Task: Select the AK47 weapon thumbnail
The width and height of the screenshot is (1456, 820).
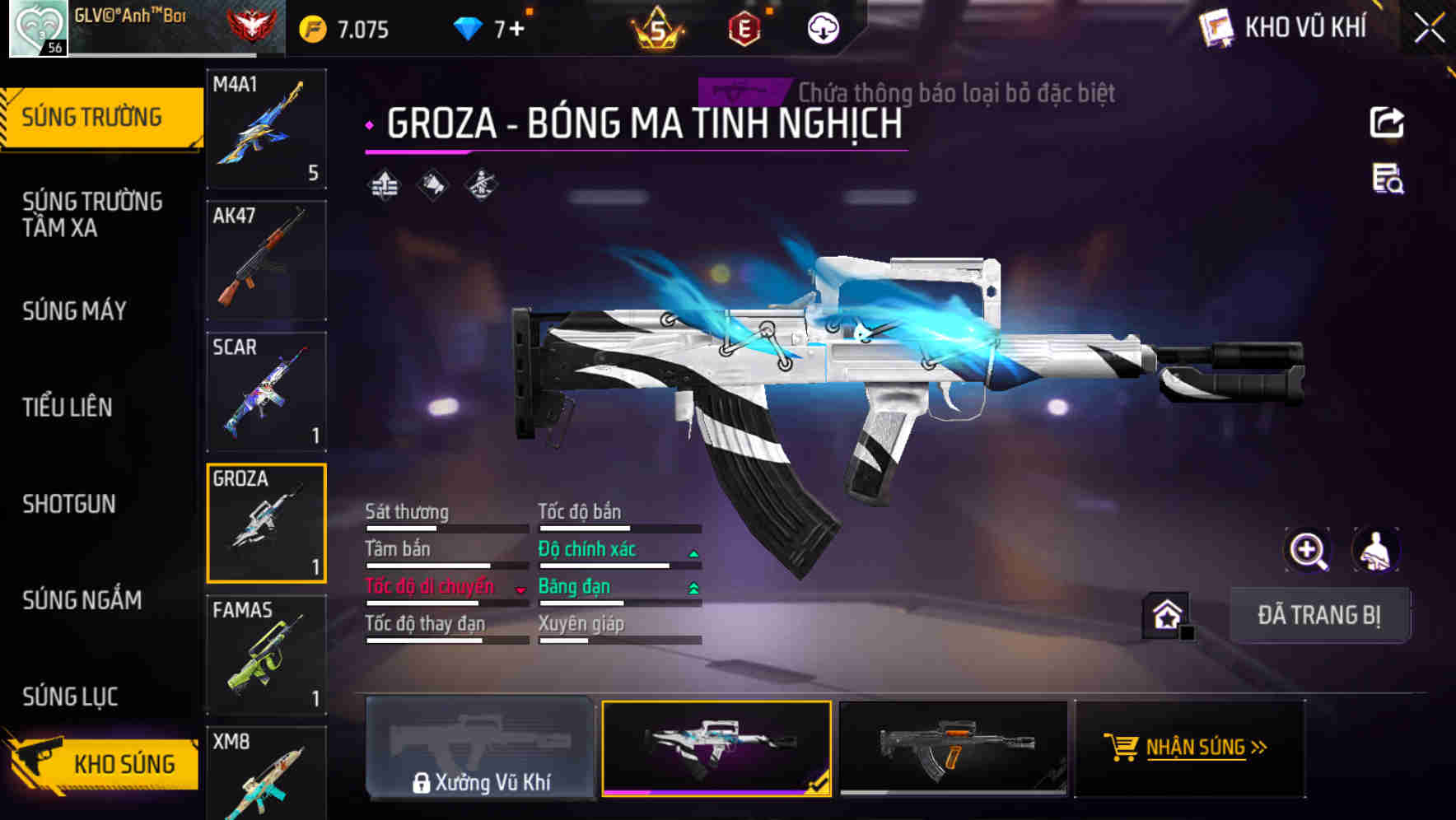Action: click(x=265, y=259)
